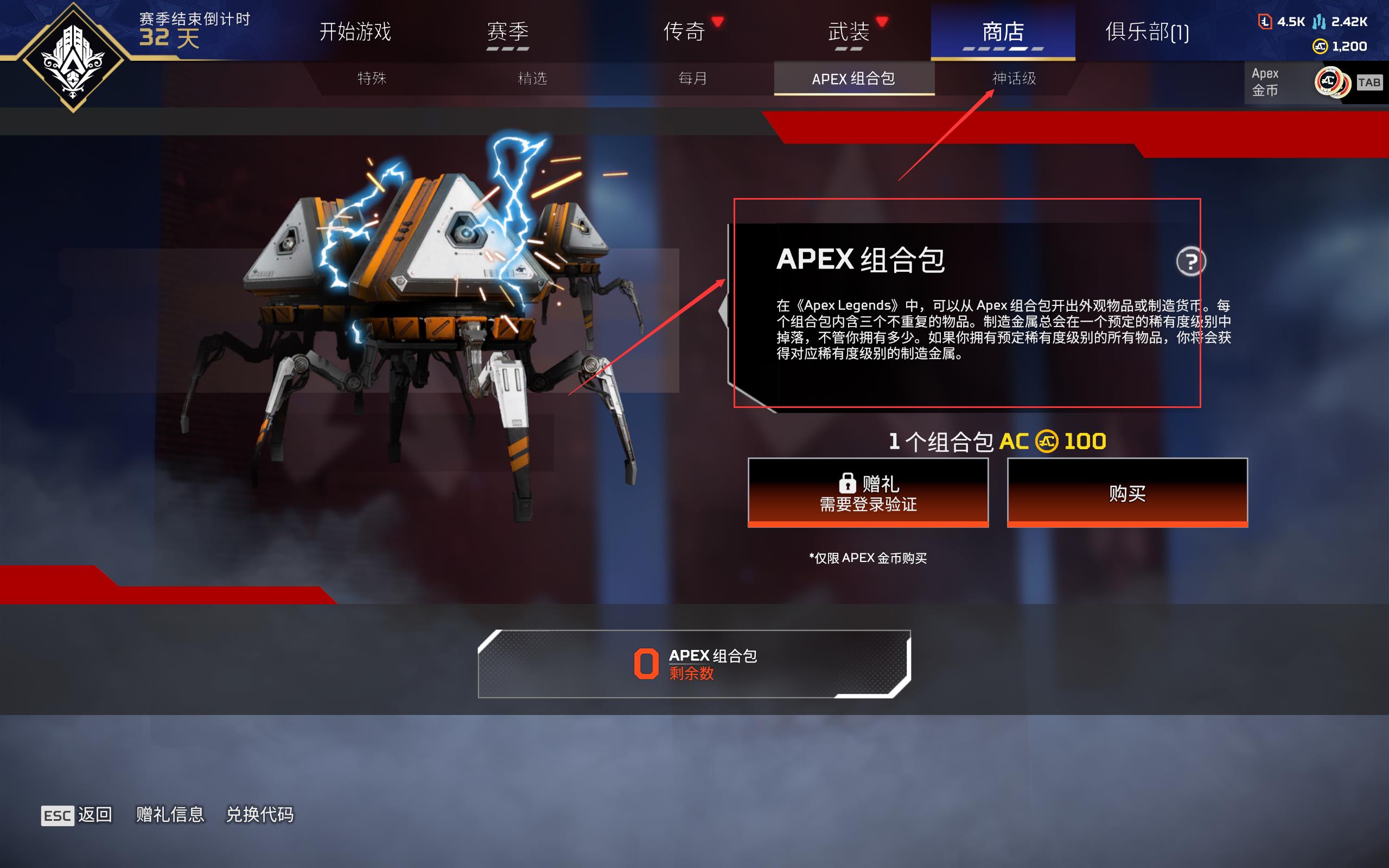Image resolution: width=1389 pixels, height=868 pixels.
Task: Click the stacked Apex coins icon near TAB
Action: point(1333,82)
